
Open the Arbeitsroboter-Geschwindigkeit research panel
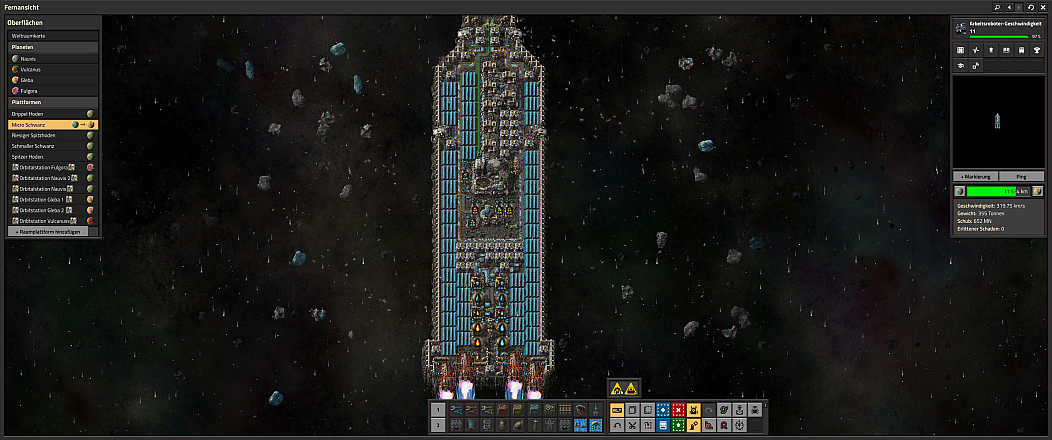point(1000,30)
